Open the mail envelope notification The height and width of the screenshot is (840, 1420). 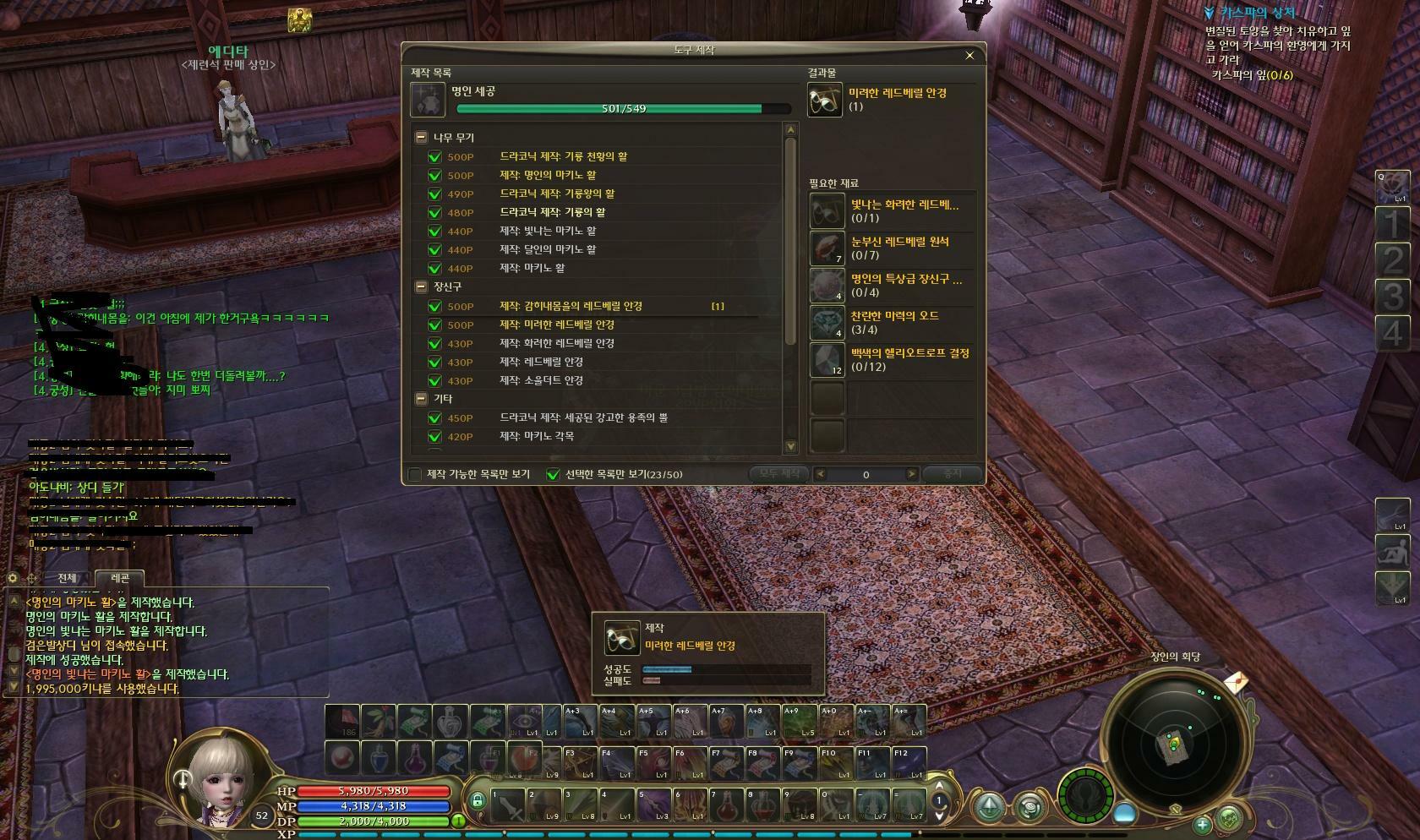click(x=1236, y=681)
